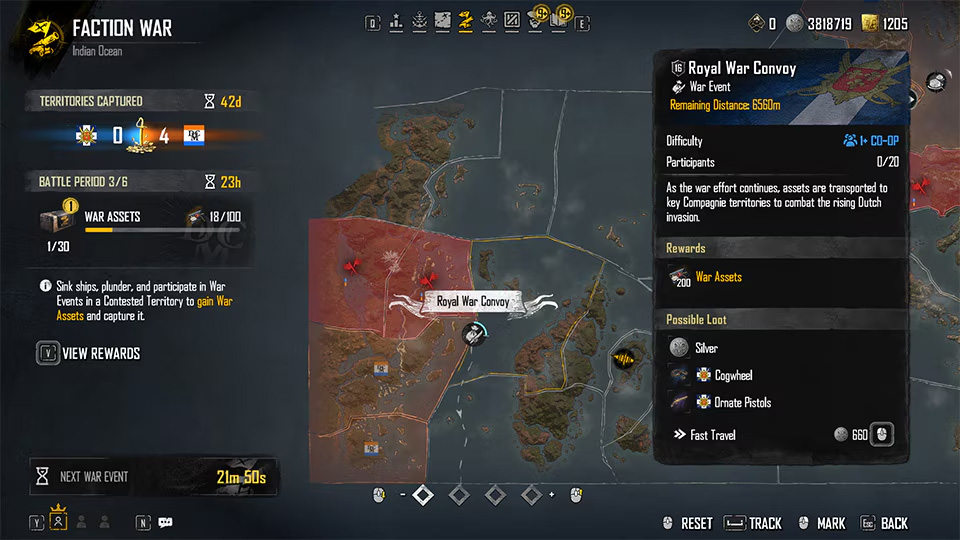Select the yellow ship marker on the eastern island
The image size is (960, 540).
[626, 357]
